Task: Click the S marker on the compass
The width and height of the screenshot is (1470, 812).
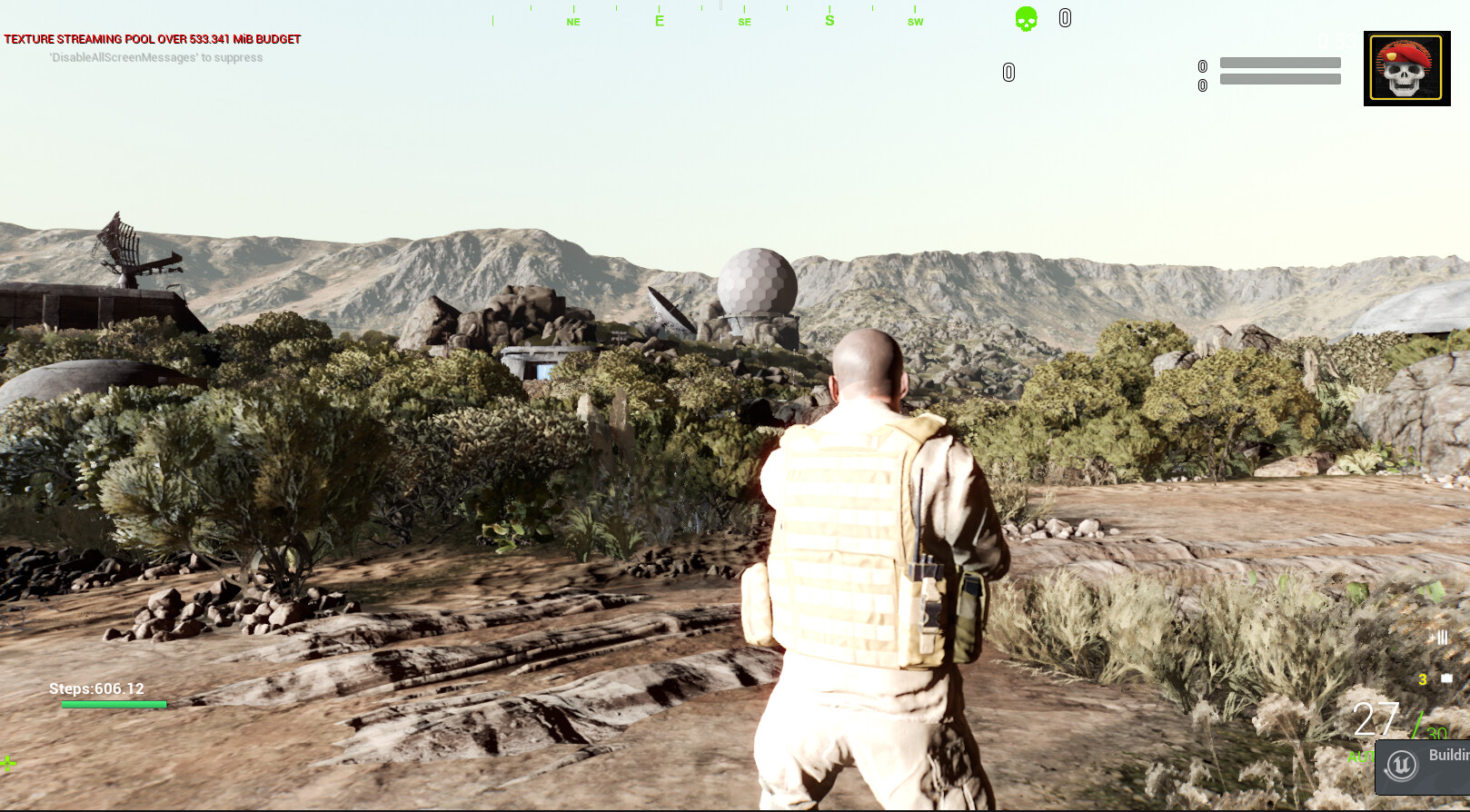Action: [x=829, y=20]
